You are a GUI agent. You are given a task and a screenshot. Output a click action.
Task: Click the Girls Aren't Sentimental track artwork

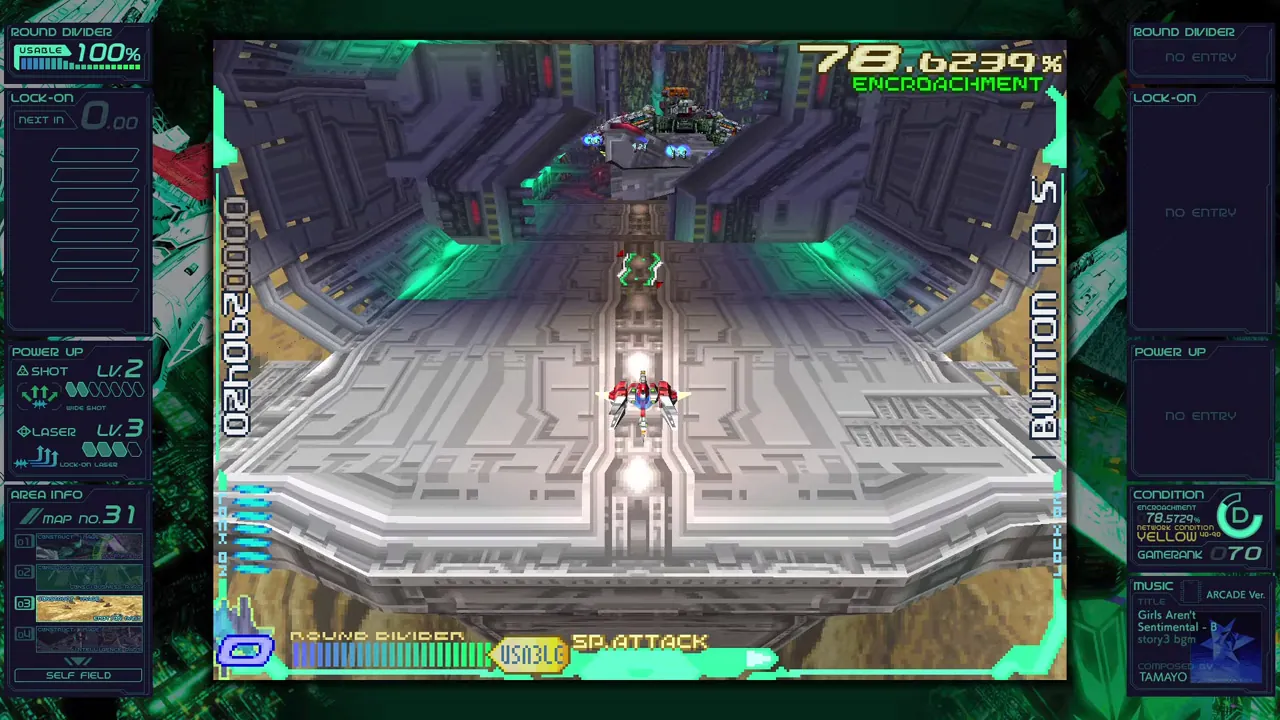point(1228,645)
